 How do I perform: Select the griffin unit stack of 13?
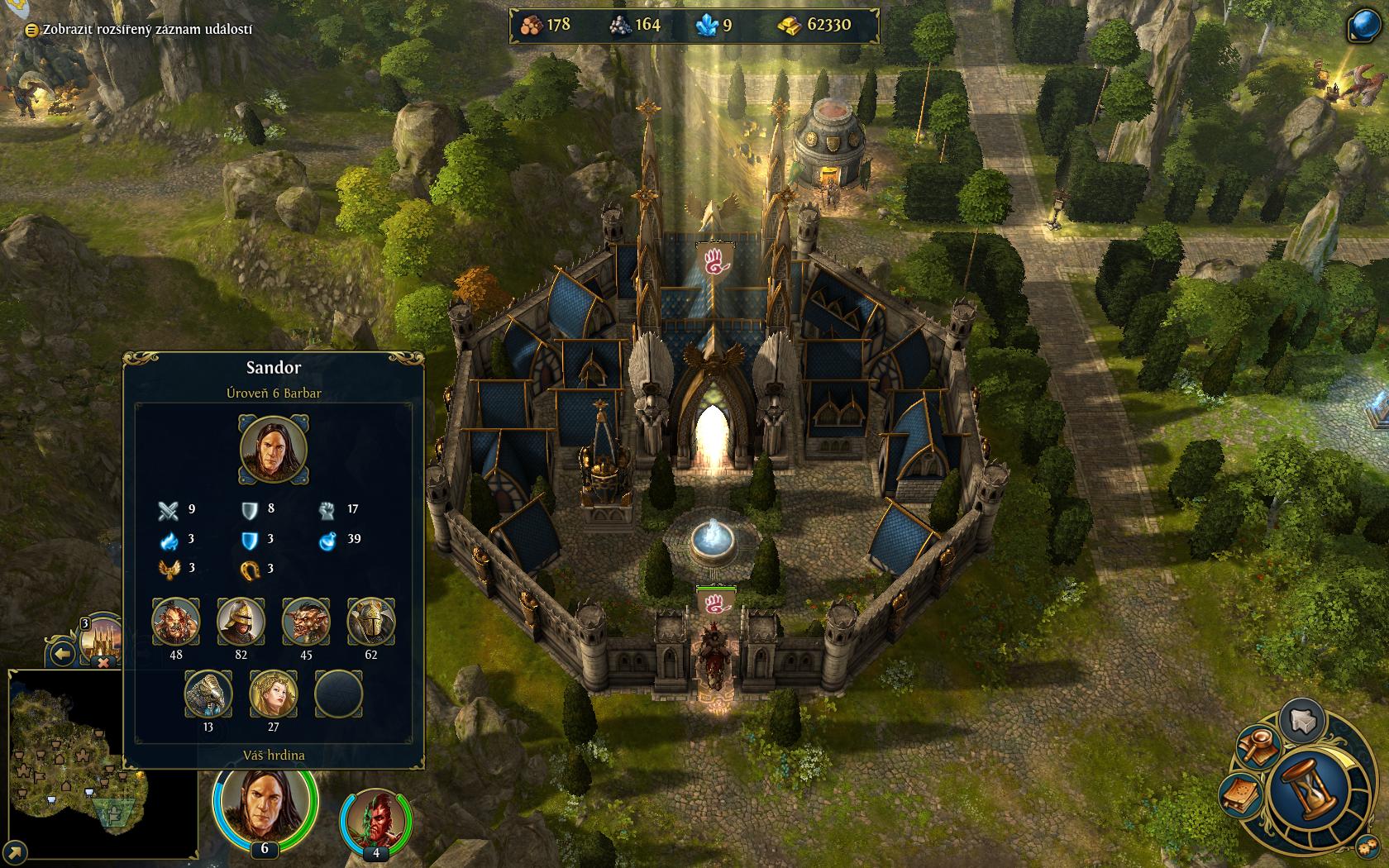(x=208, y=694)
